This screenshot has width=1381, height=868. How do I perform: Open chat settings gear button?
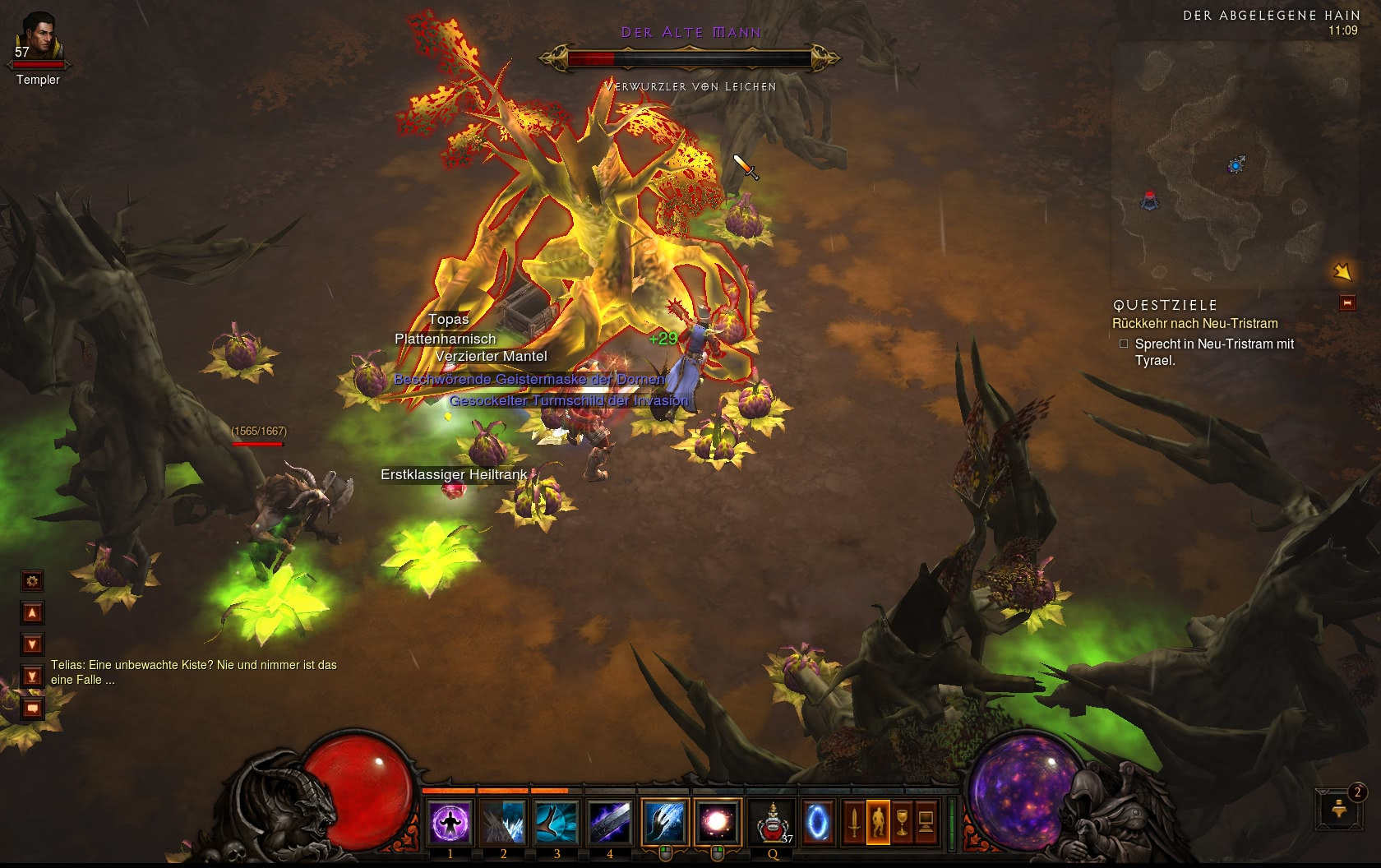click(x=32, y=581)
